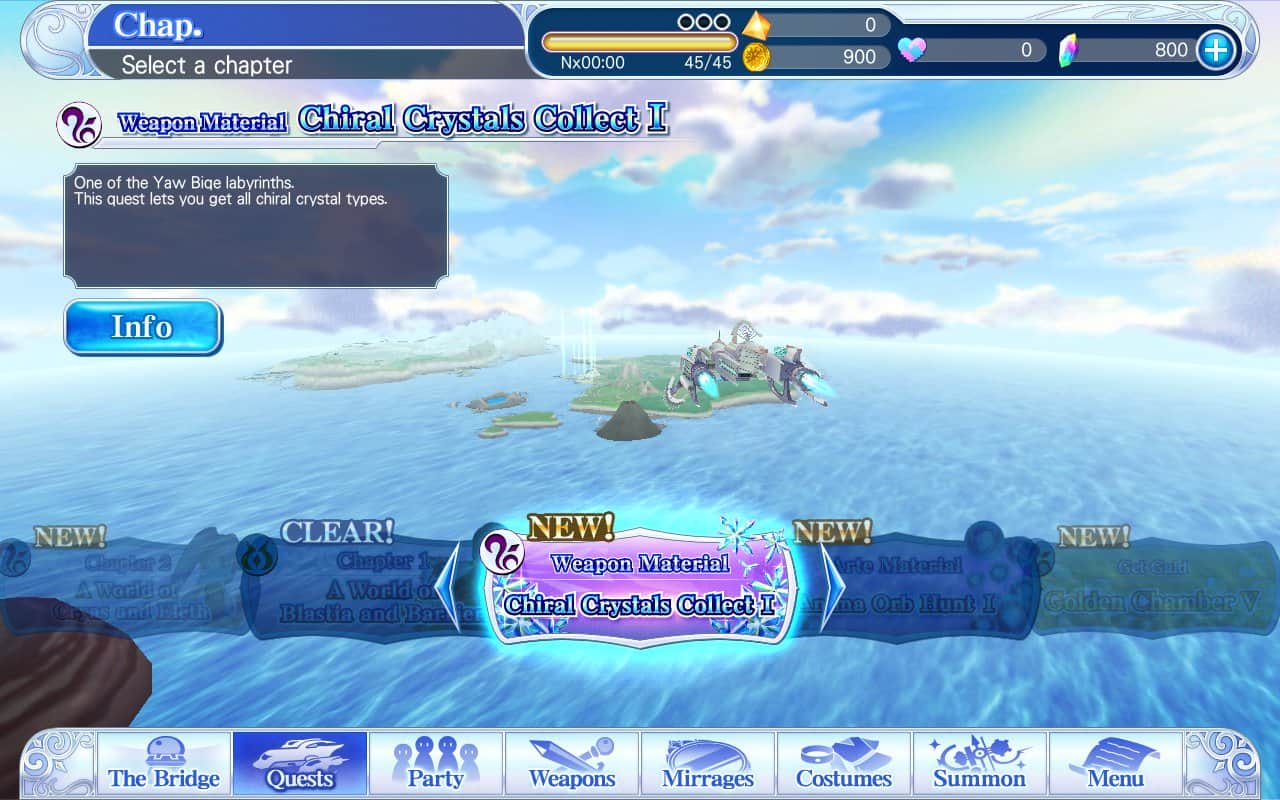This screenshot has width=1280, height=800.
Task: Click the left arrow to previous chapter
Action: pos(447,587)
